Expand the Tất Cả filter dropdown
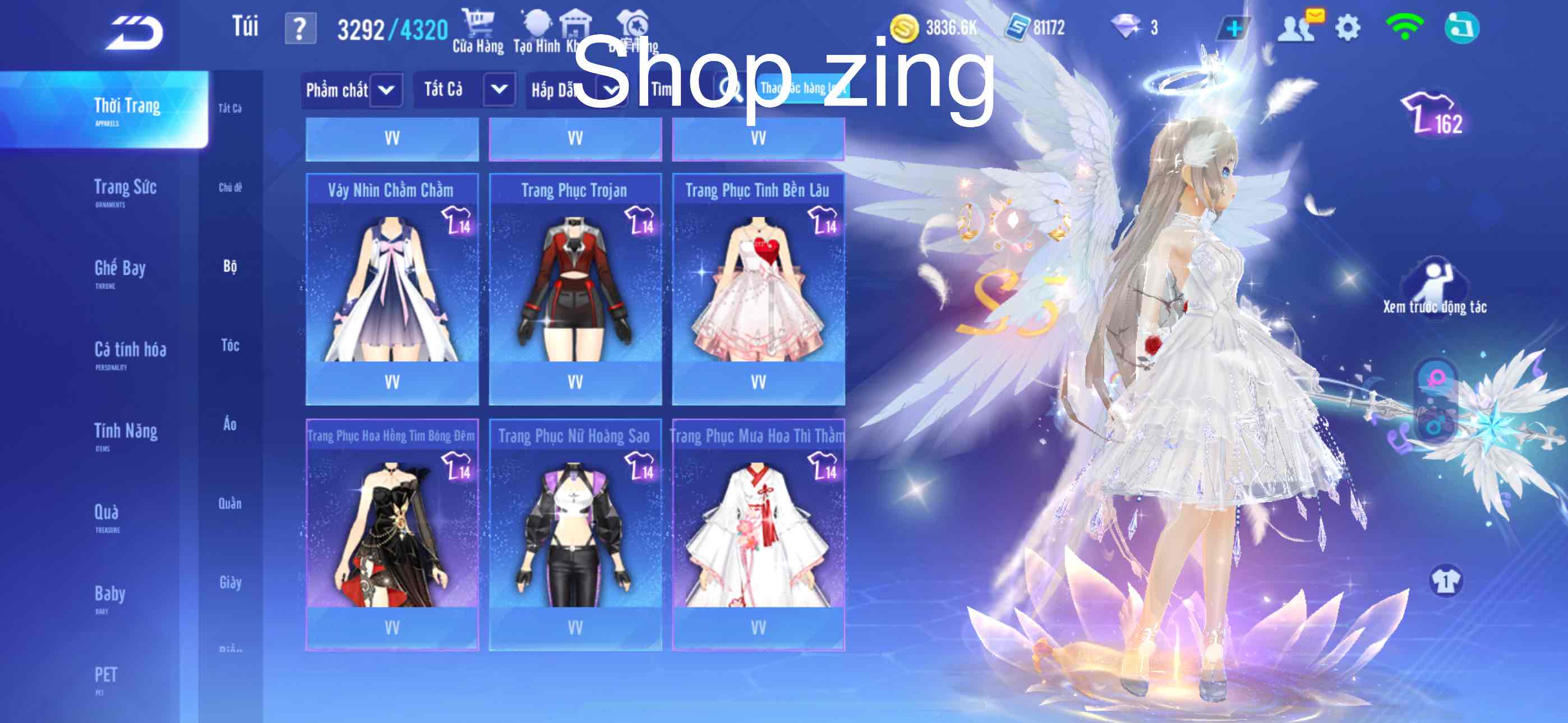The width and height of the screenshot is (1568, 723). point(465,90)
